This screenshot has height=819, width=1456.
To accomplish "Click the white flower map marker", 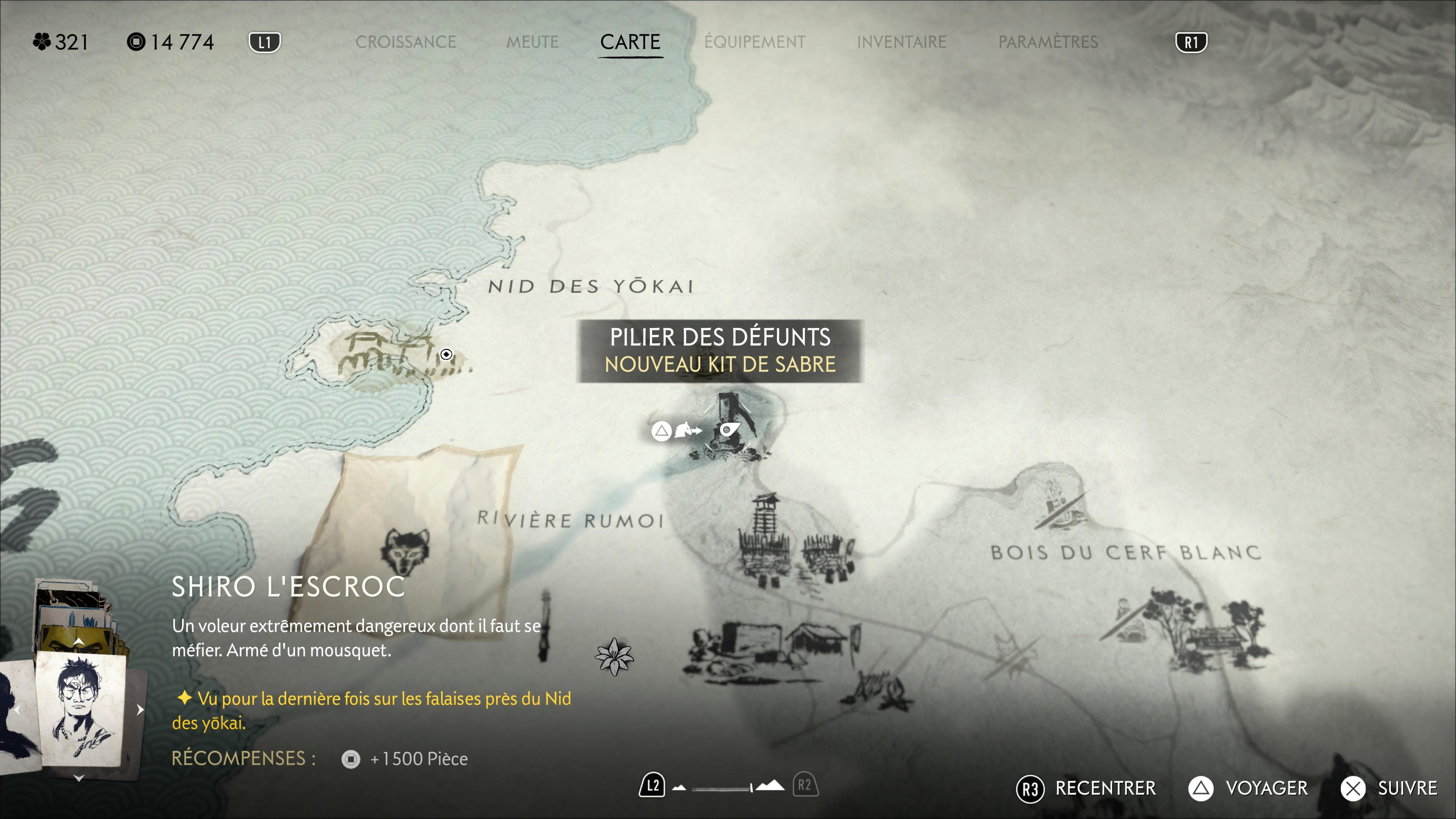I will (x=614, y=657).
